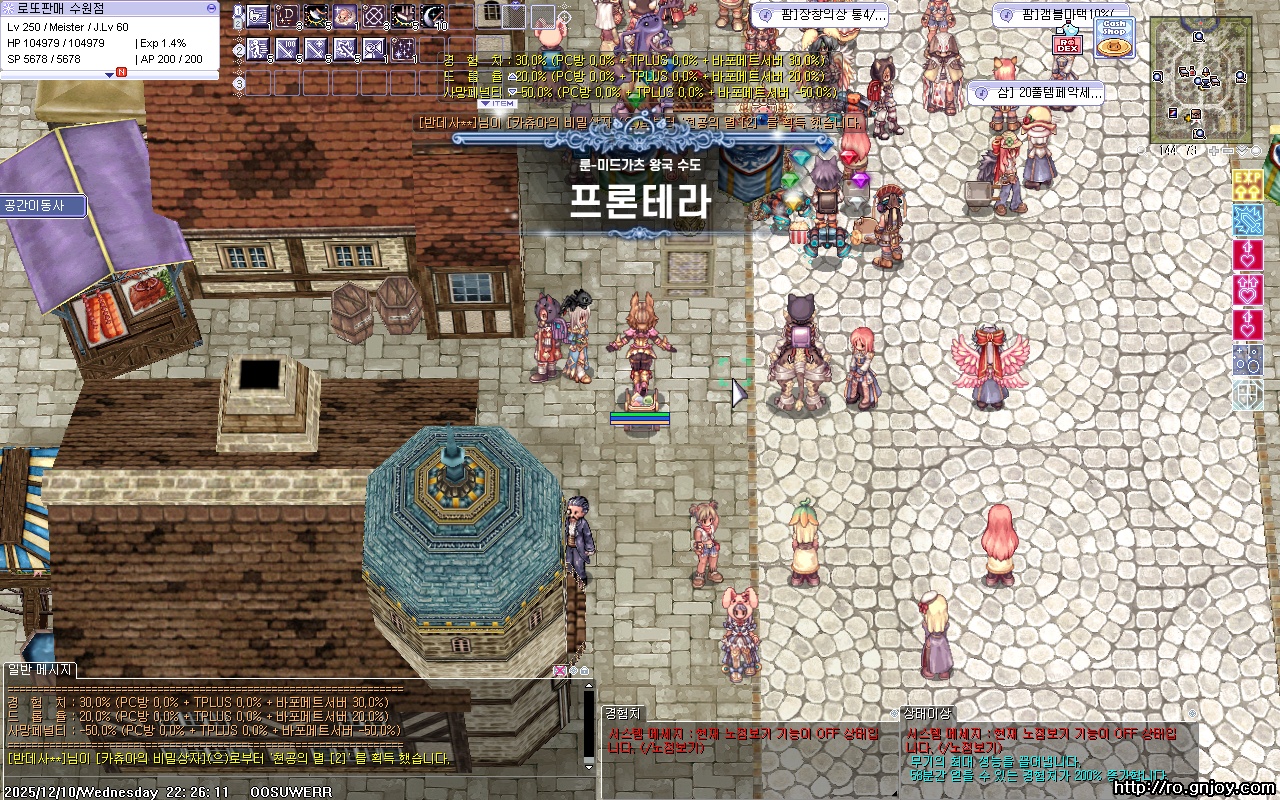Click the EXP boost buff icon

click(1246, 184)
